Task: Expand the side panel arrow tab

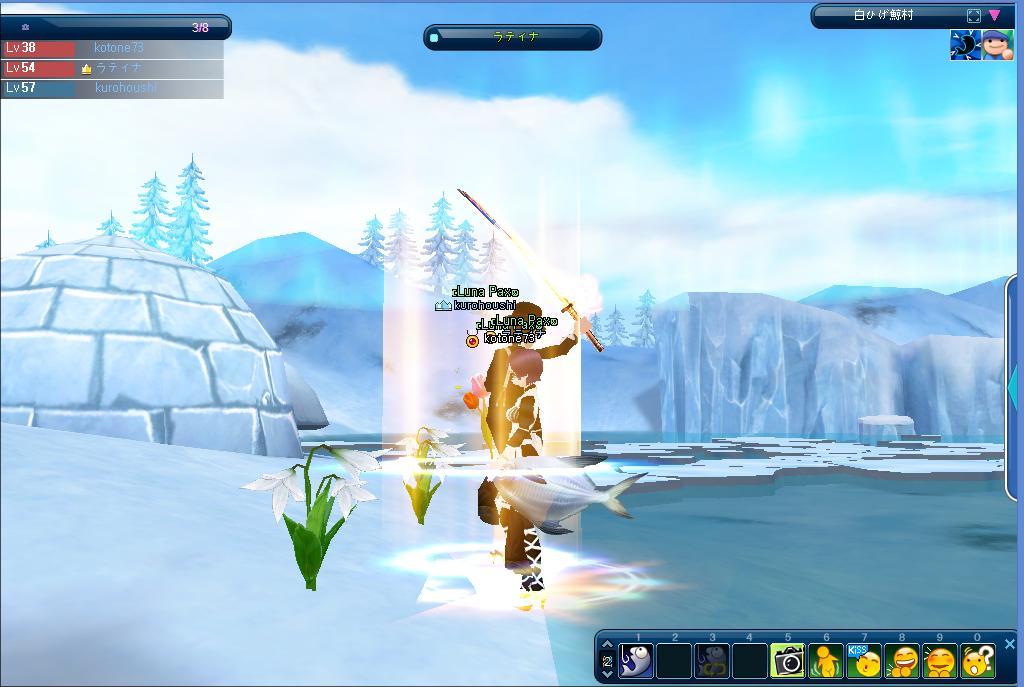Action: (x=1014, y=385)
